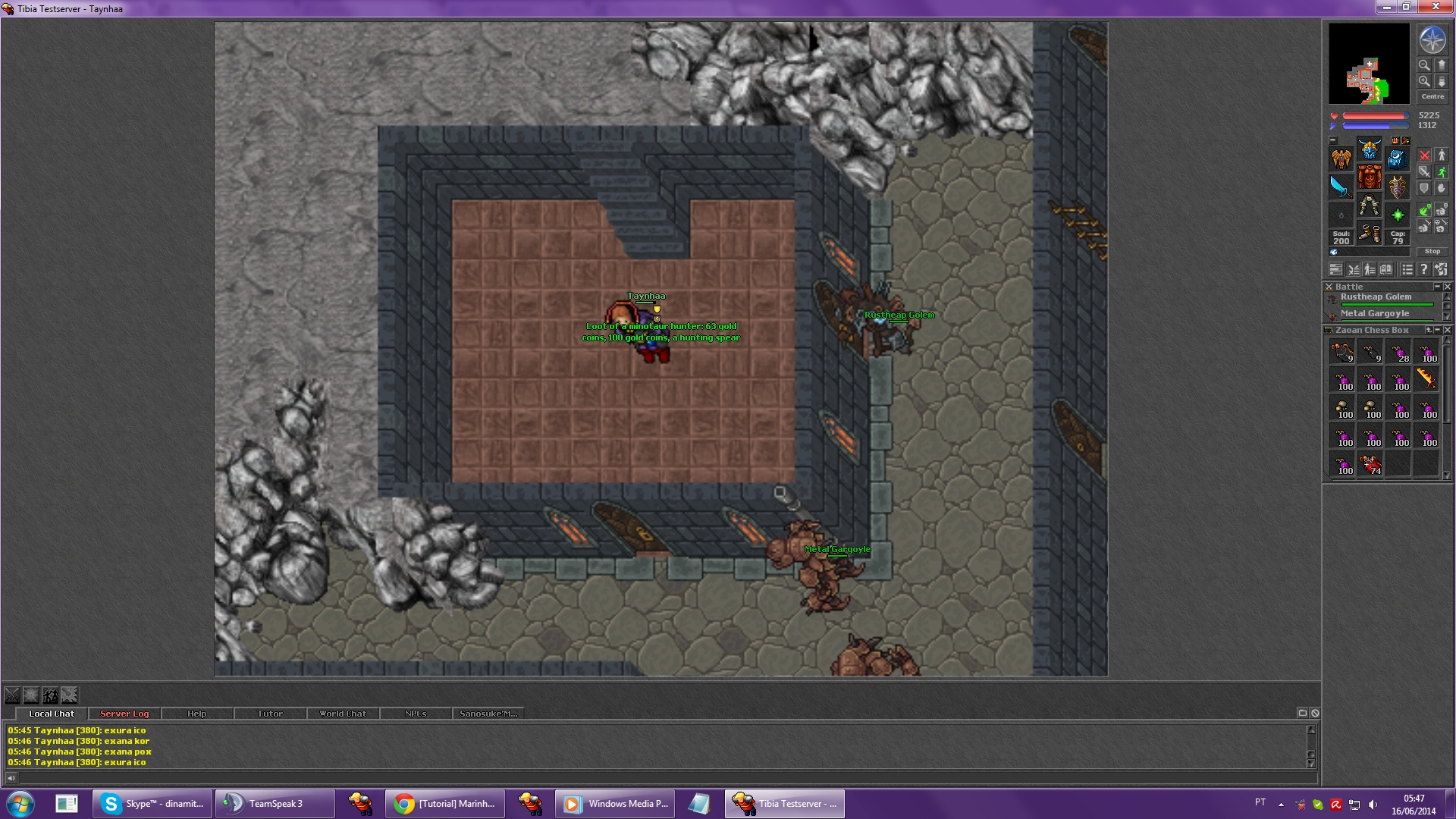Image resolution: width=1456 pixels, height=819 pixels.
Task: Click the compass rose map control
Action: pos(1432,40)
